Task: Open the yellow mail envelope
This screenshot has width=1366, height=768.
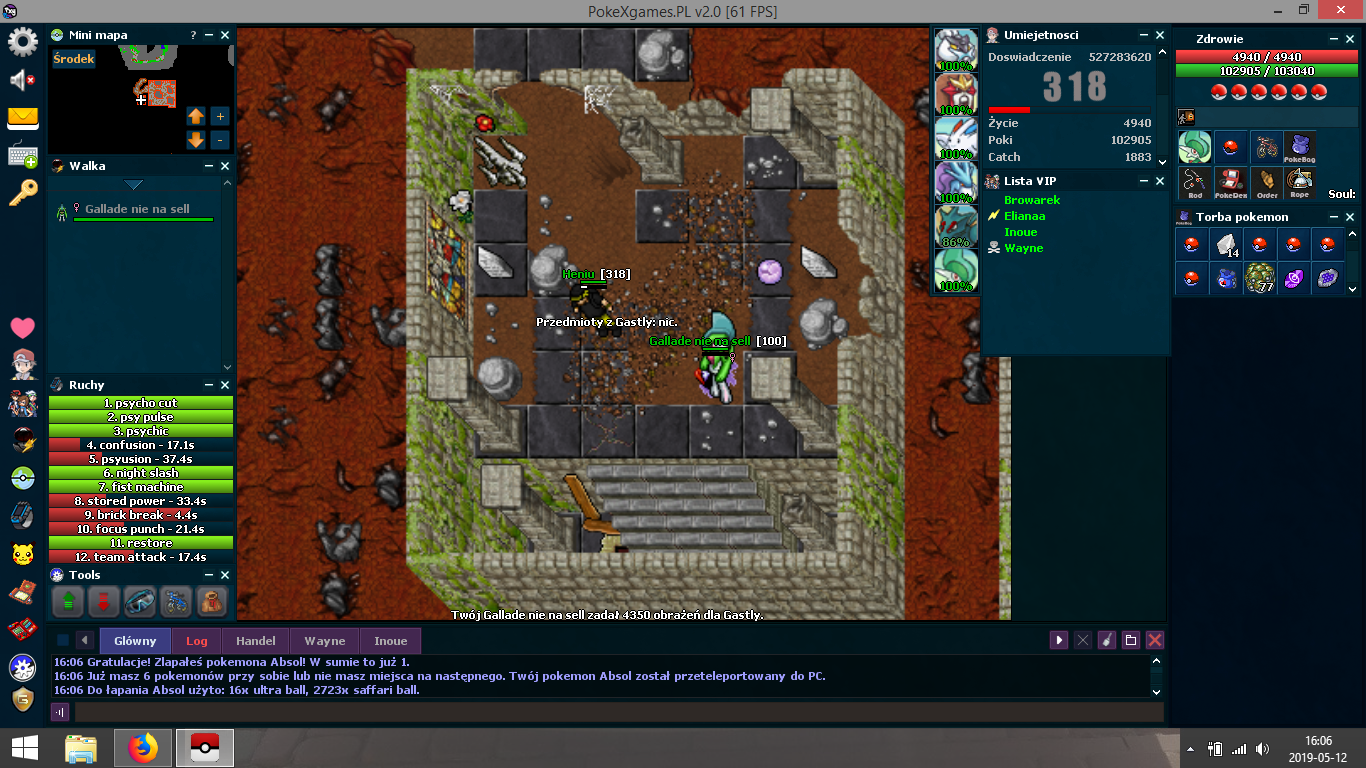Action: 22,118
